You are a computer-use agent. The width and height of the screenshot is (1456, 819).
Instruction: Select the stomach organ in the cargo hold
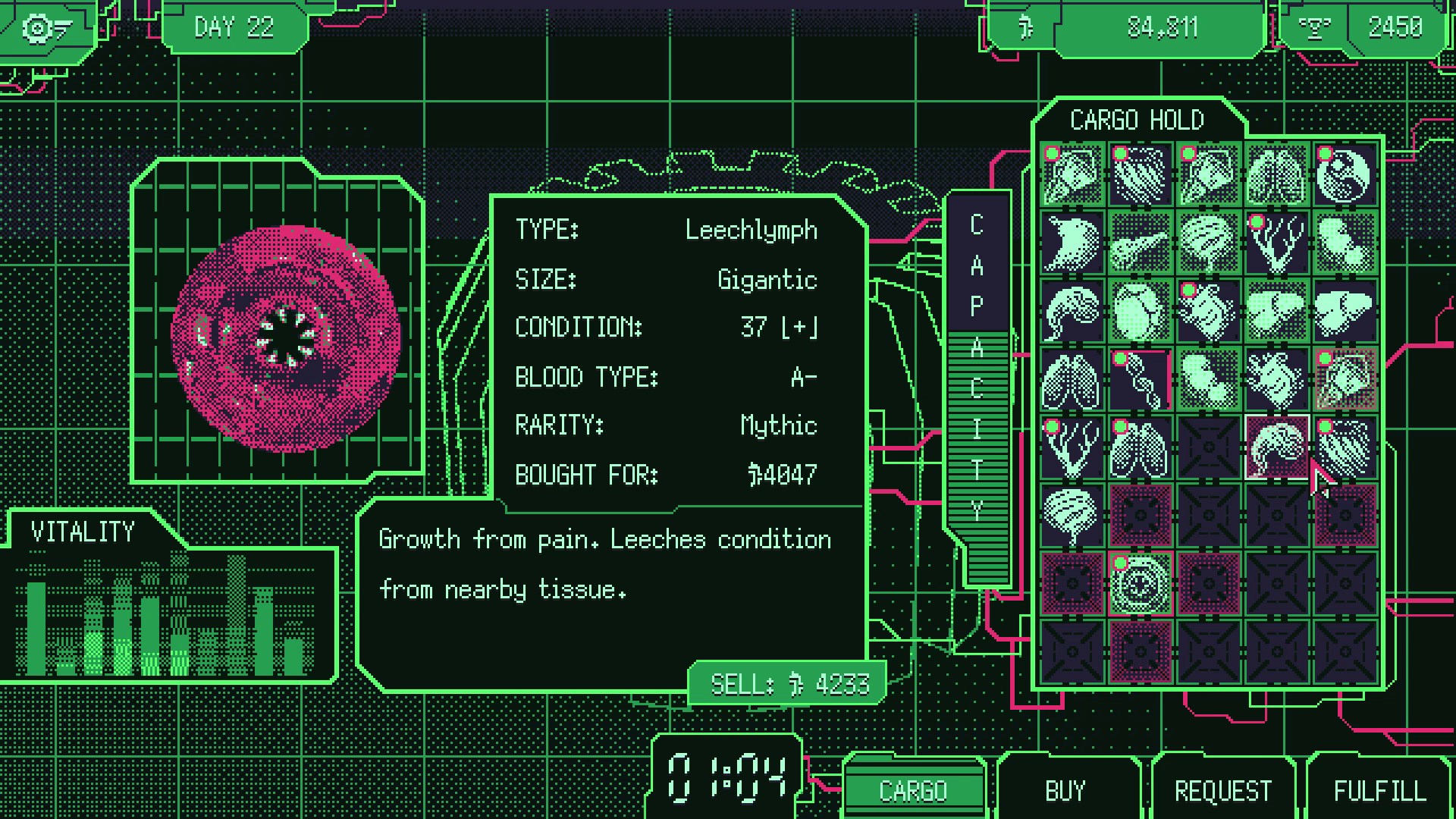(x=1073, y=243)
